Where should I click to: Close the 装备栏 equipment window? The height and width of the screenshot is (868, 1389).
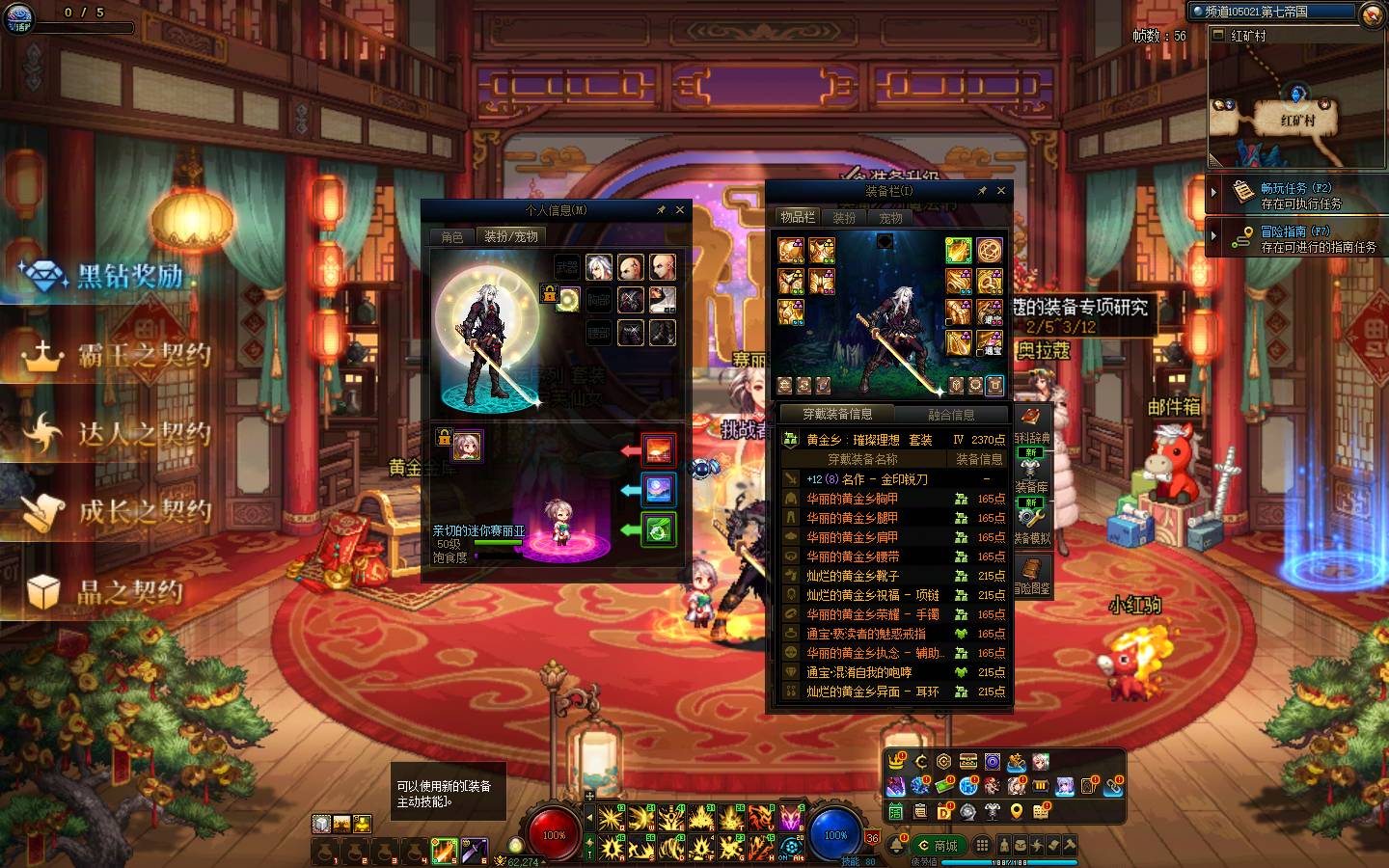pyautogui.click(x=1000, y=191)
